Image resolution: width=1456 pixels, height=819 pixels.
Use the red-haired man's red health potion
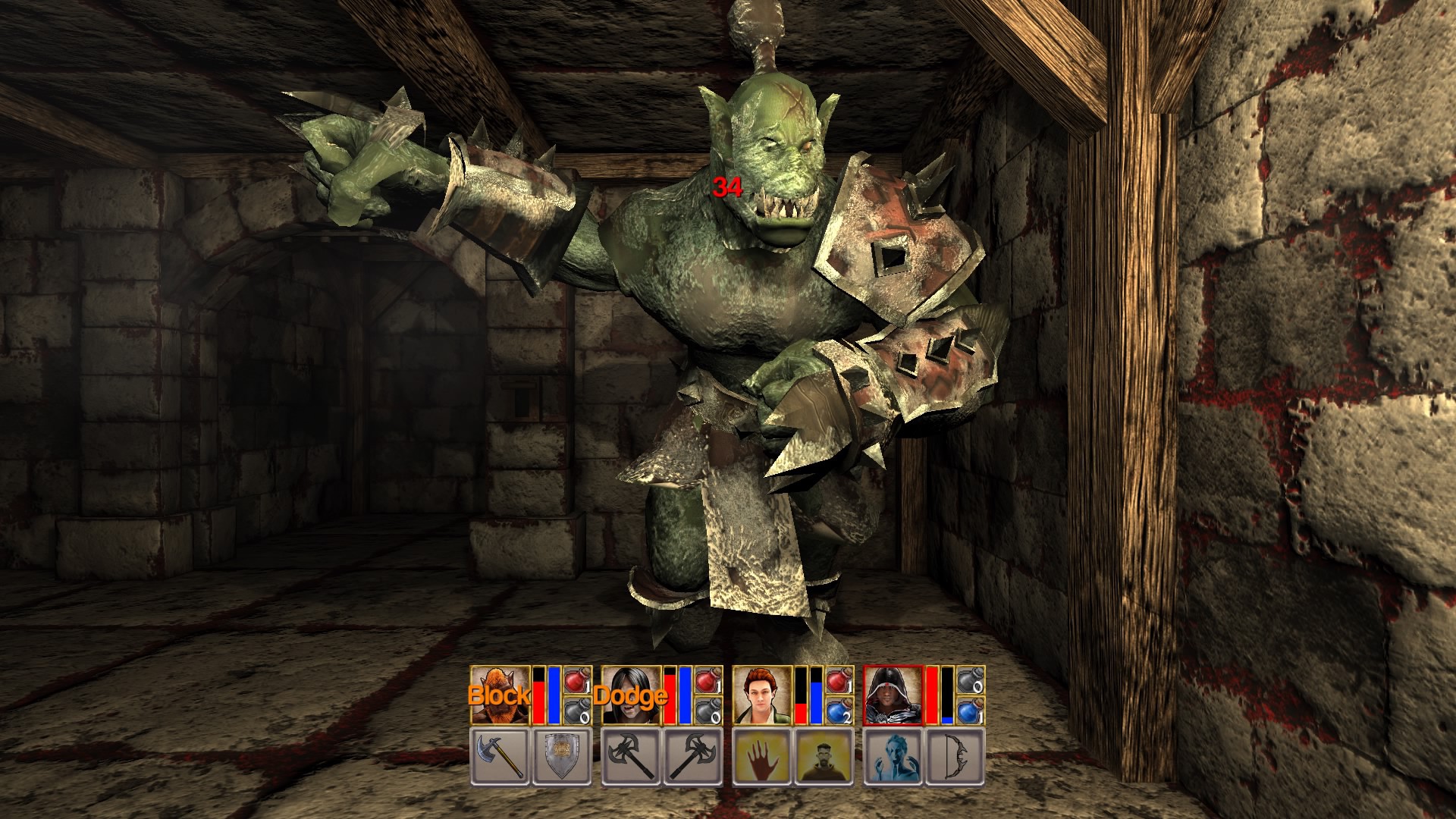pos(839,679)
